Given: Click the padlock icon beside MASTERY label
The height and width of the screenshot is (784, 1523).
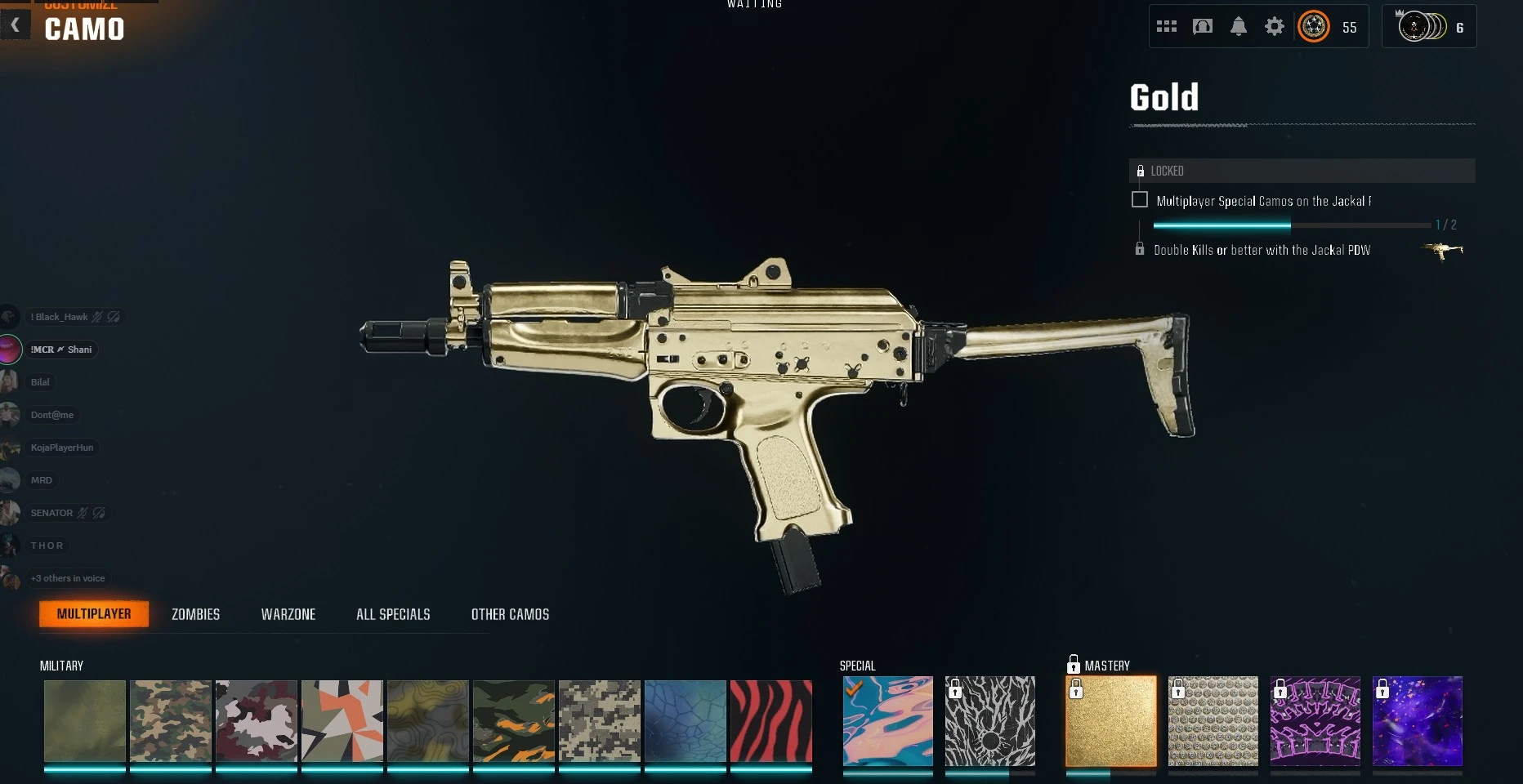Looking at the screenshot, I should tap(1072, 665).
